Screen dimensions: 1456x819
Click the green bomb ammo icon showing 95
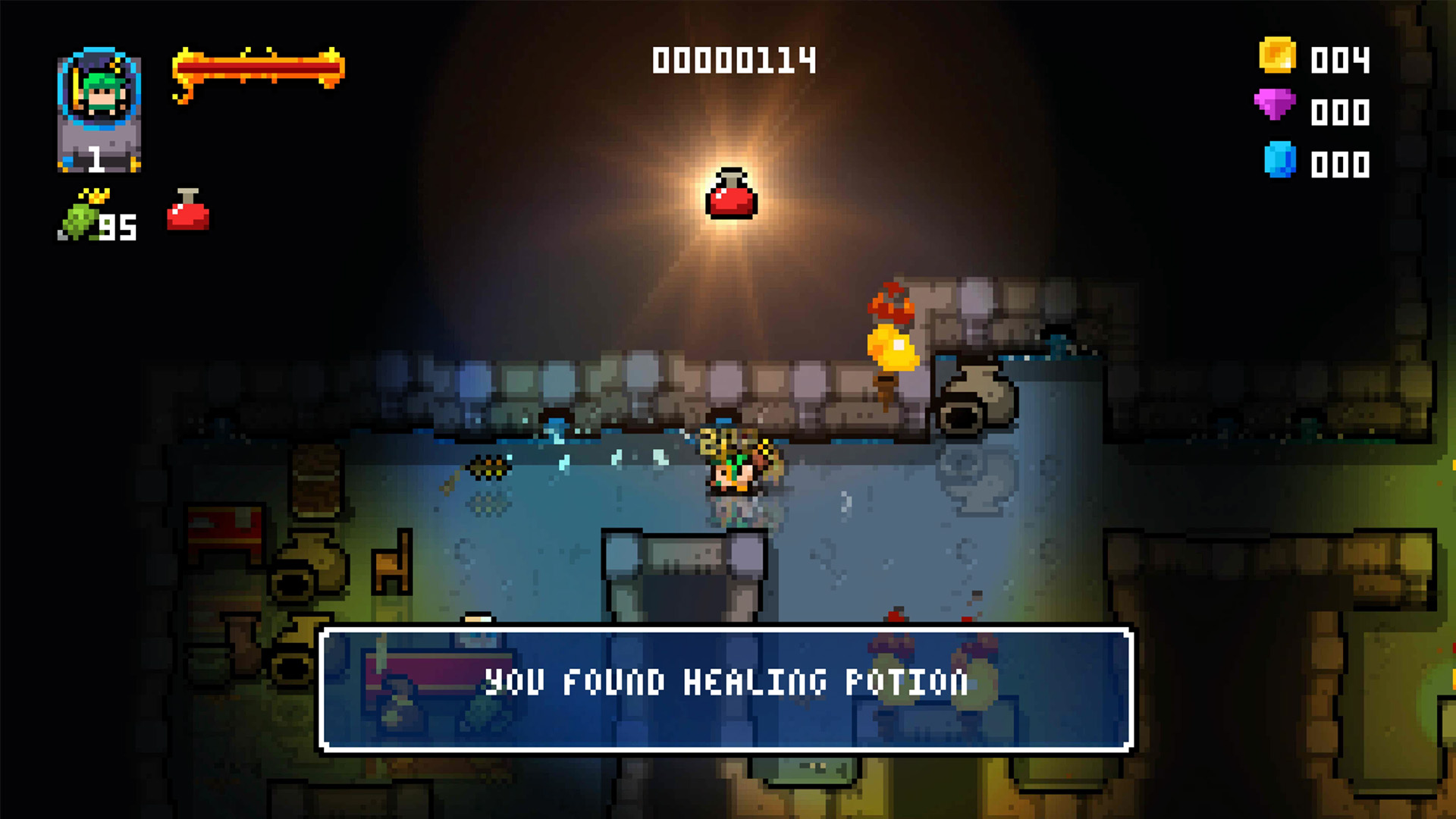point(80,218)
